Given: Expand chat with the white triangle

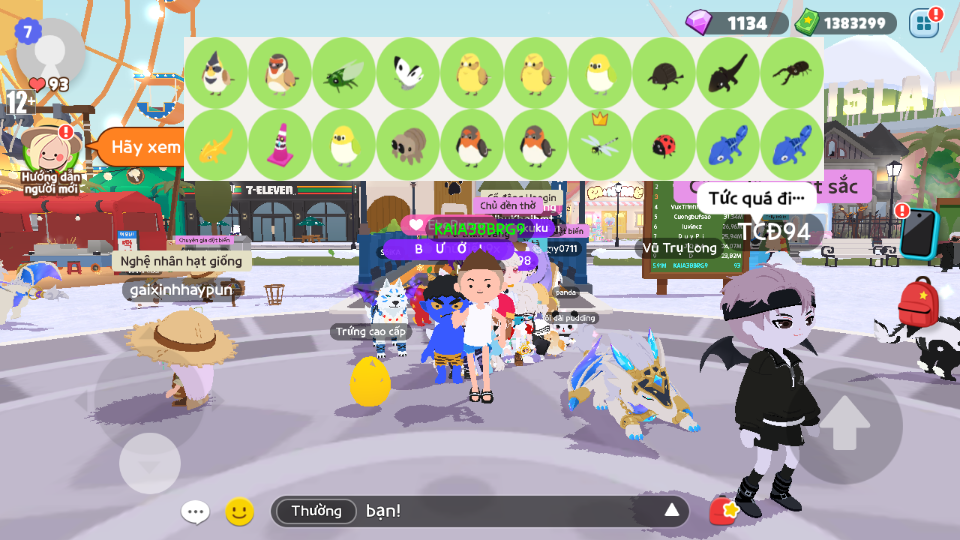Looking at the screenshot, I should tap(672, 511).
